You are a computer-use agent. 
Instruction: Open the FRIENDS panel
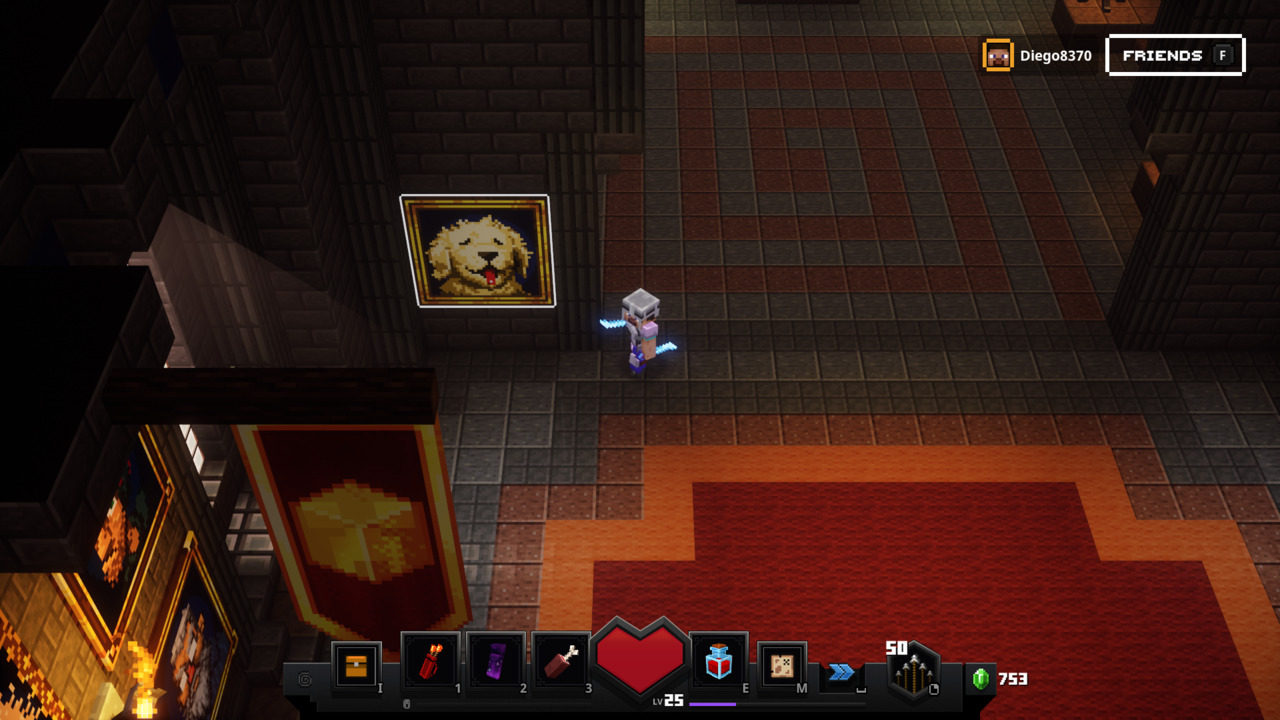pos(1175,55)
